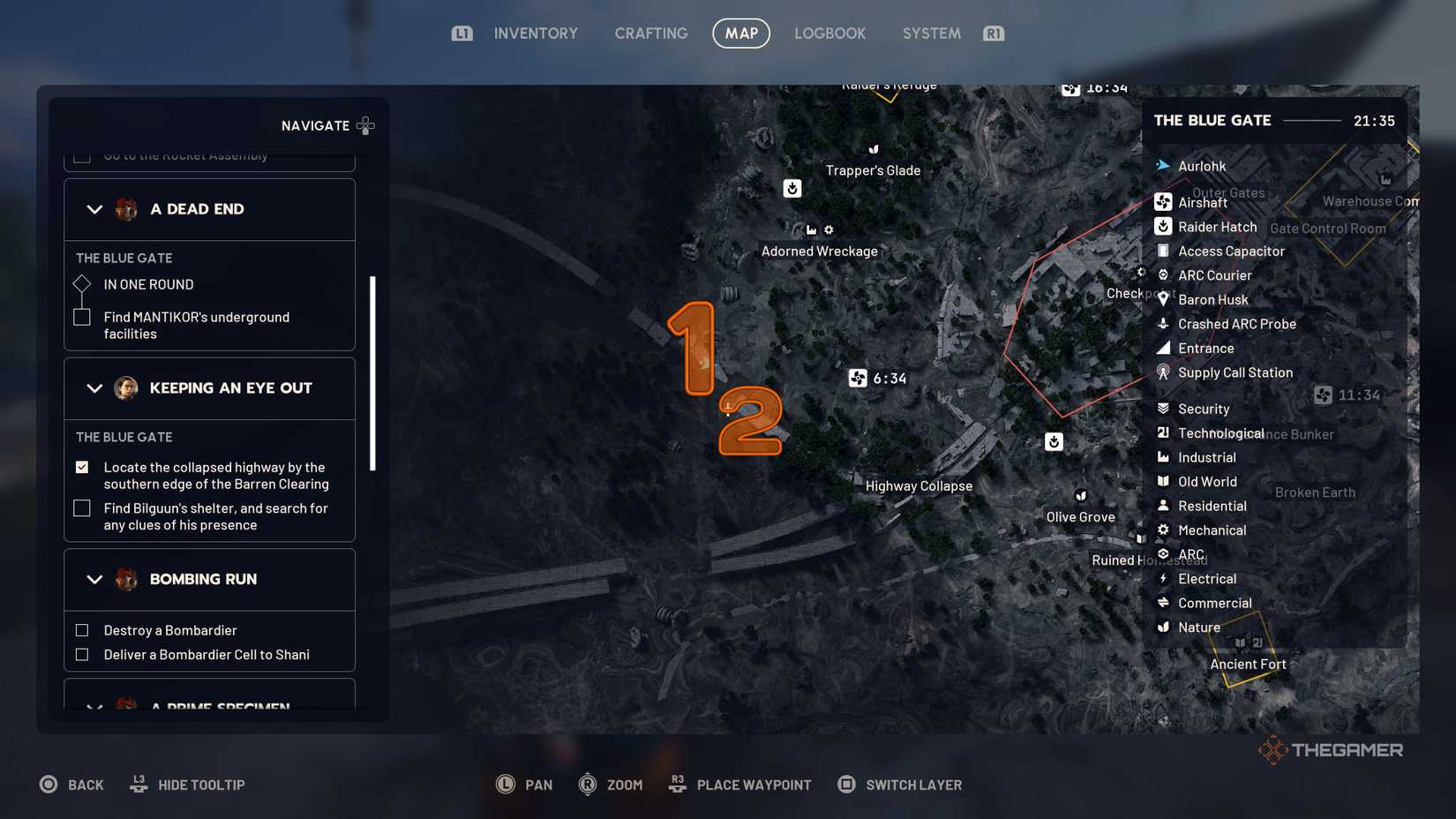The width and height of the screenshot is (1456, 819).
Task: Select the Access Capacitor legend icon
Action: tap(1163, 251)
